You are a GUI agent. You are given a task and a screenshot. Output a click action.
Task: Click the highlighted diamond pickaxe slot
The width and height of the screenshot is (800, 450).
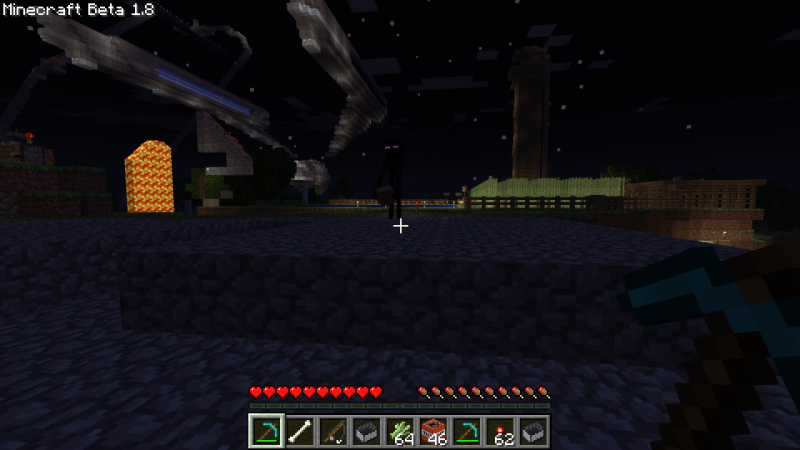(x=265, y=431)
